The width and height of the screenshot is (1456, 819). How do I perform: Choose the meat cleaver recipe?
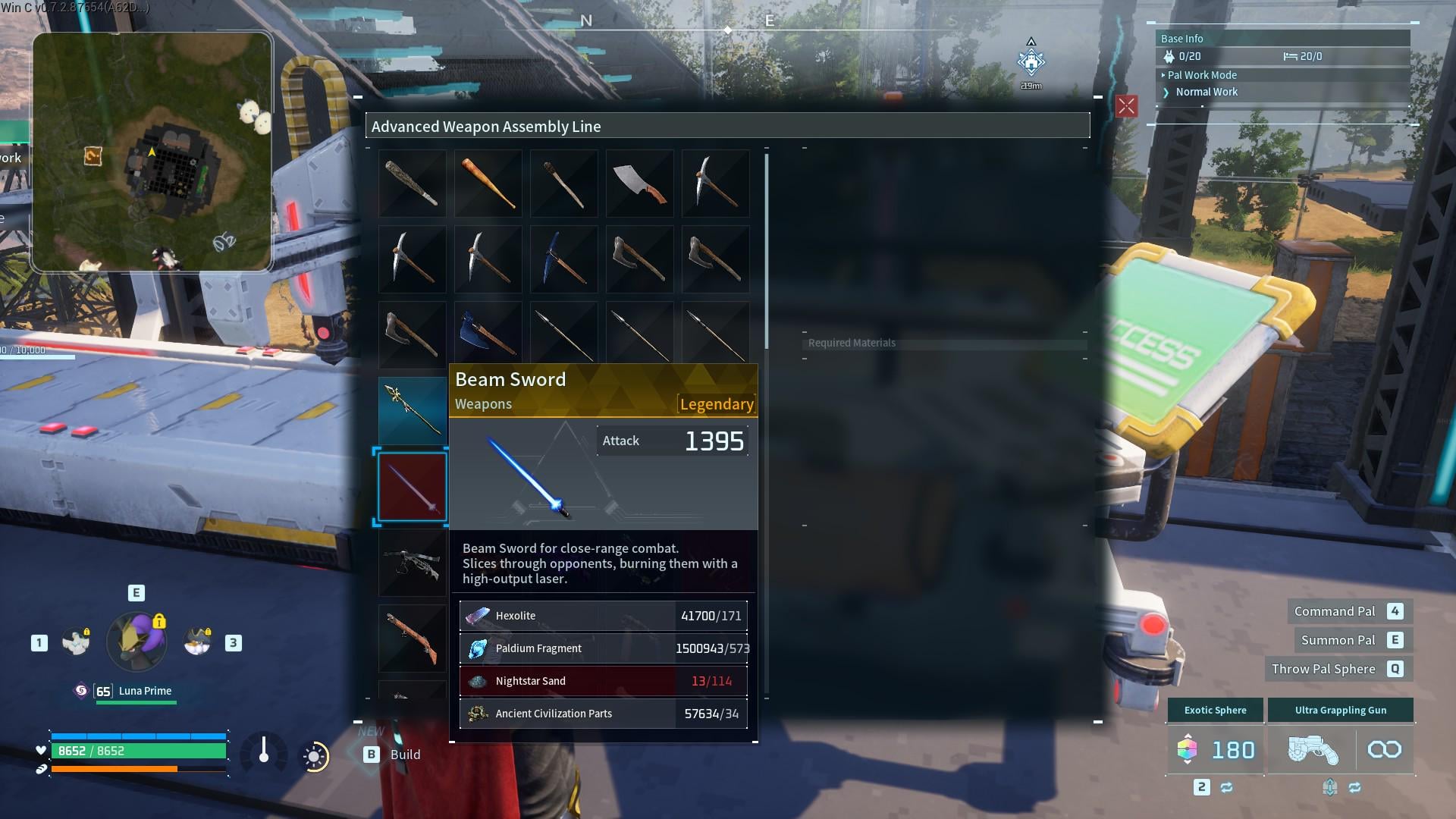click(639, 184)
